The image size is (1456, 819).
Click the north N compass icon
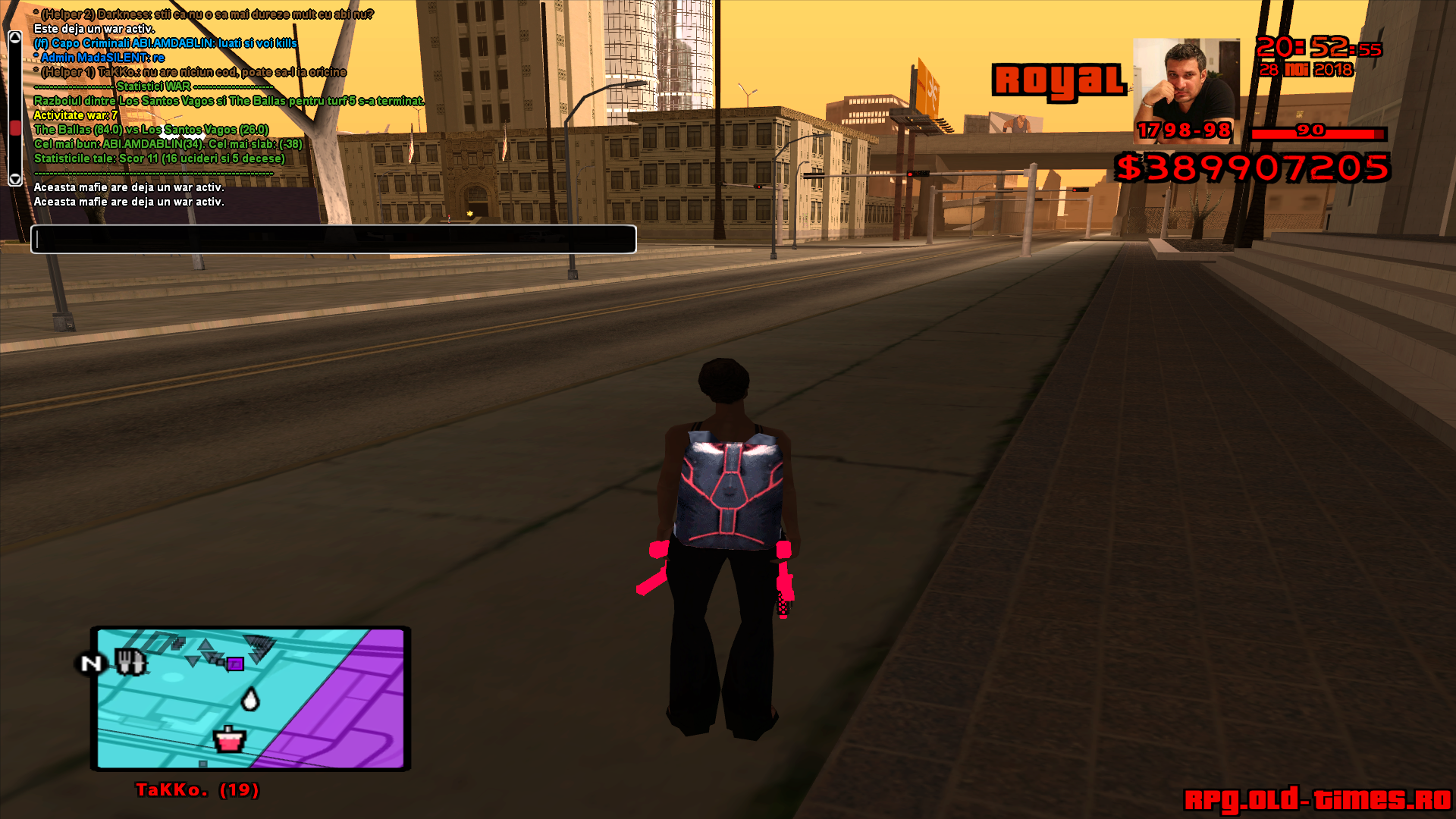click(91, 664)
